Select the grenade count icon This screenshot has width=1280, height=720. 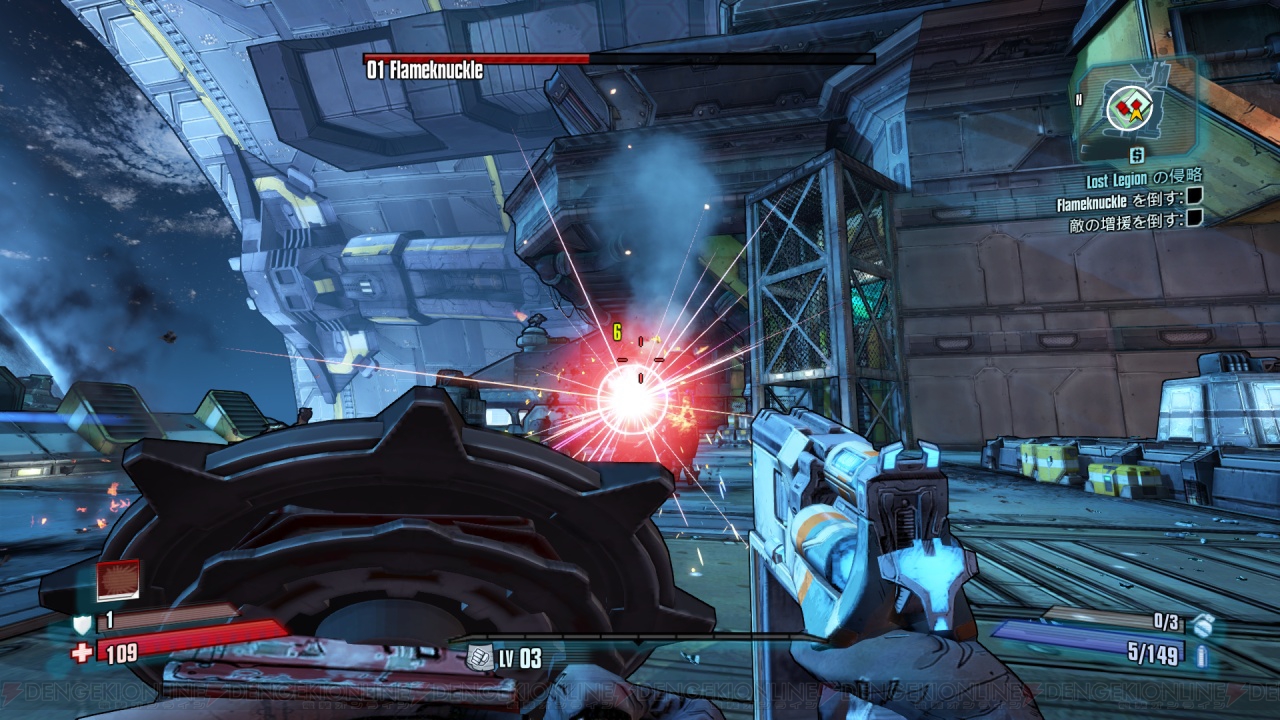tap(1202, 623)
